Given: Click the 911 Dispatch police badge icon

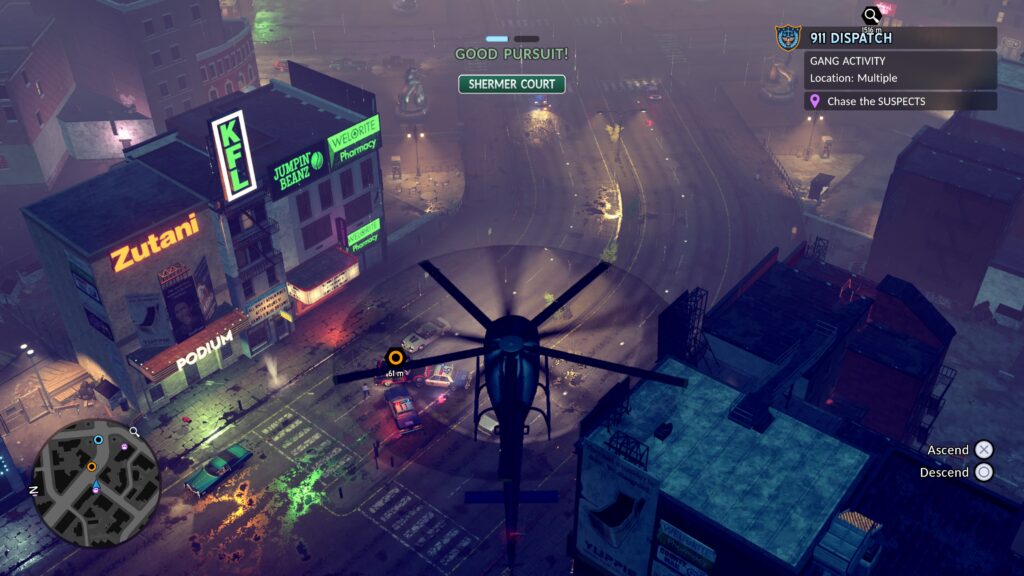Looking at the screenshot, I should click(788, 38).
